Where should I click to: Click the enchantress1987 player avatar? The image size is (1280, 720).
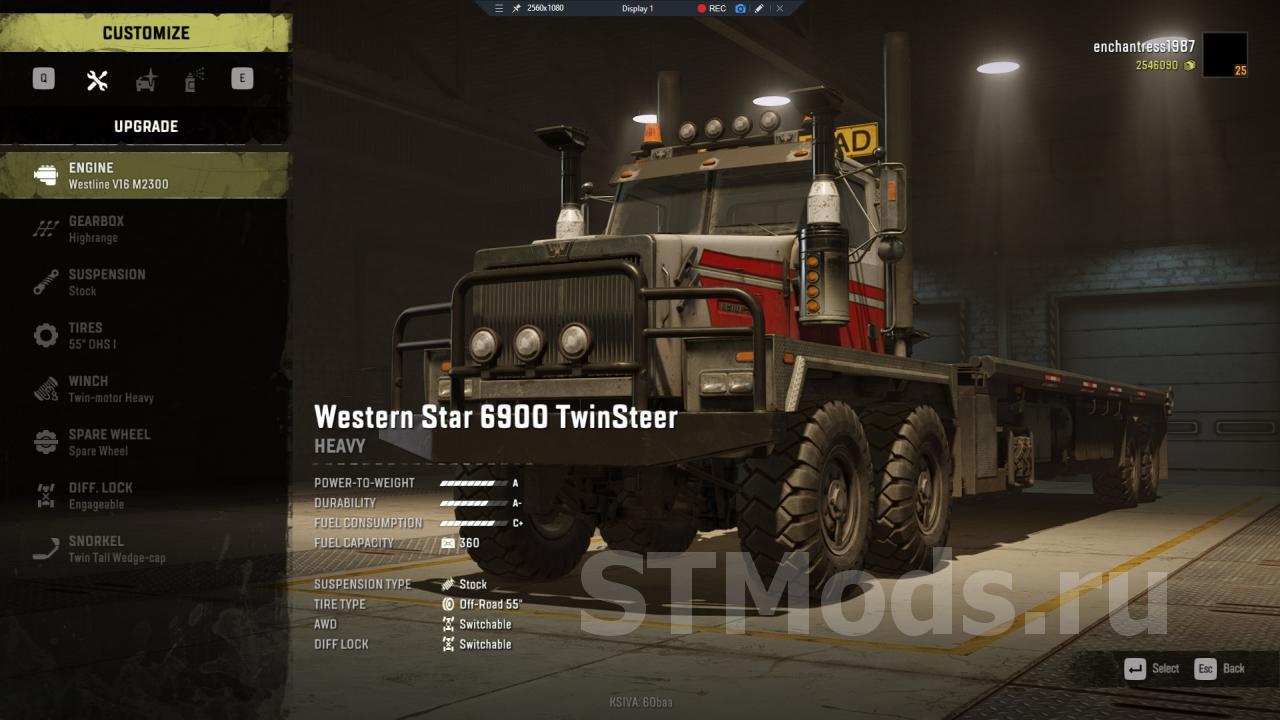pyautogui.click(x=1224, y=54)
